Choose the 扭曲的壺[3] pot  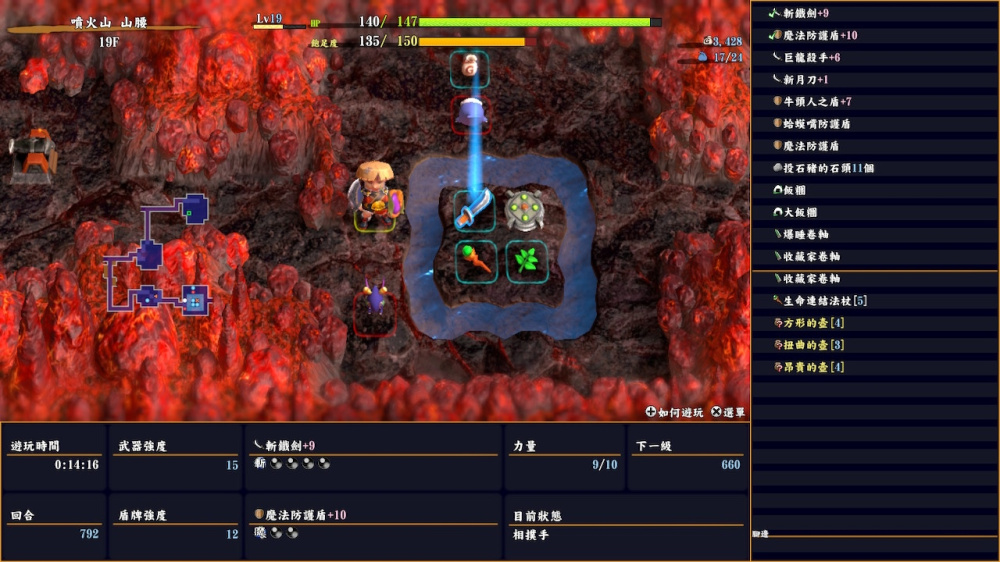pos(814,344)
